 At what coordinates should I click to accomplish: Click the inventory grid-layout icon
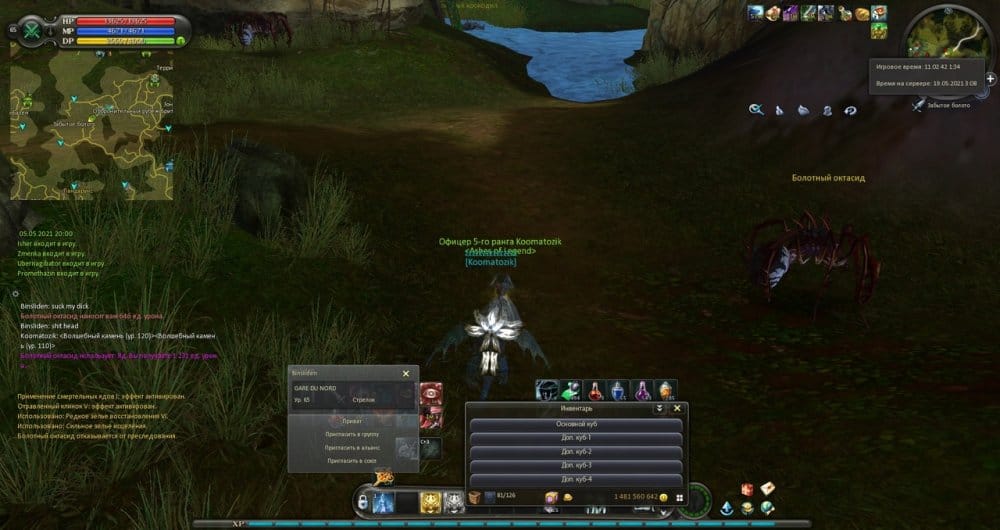[679, 497]
